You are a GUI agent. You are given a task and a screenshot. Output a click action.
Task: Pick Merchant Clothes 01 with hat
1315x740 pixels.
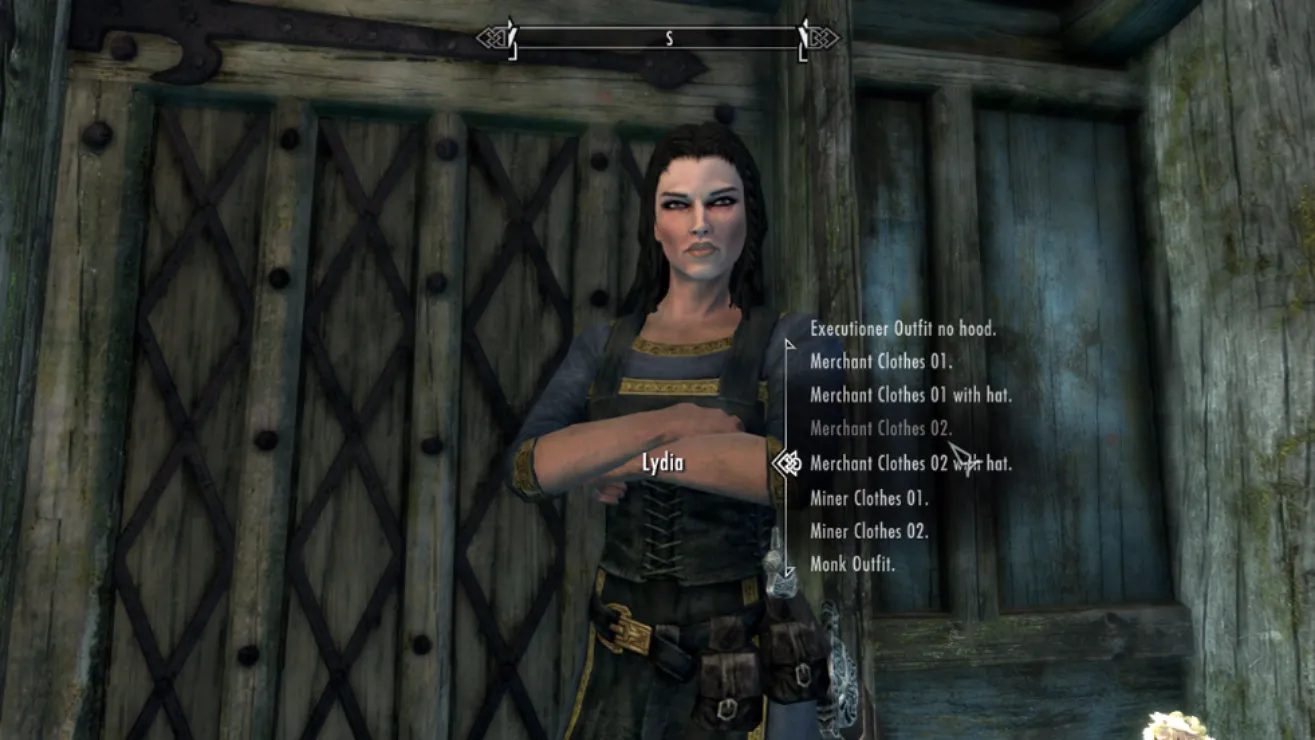coord(910,396)
